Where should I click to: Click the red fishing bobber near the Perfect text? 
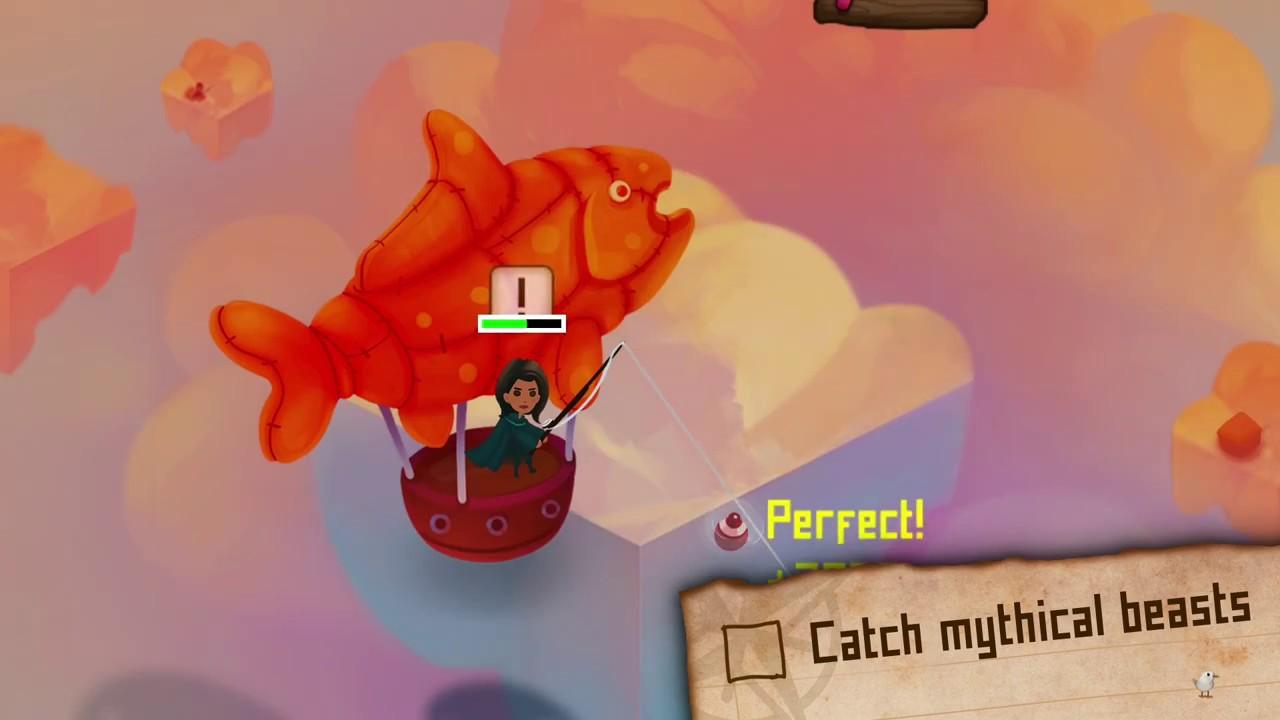pyautogui.click(x=732, y=531)
